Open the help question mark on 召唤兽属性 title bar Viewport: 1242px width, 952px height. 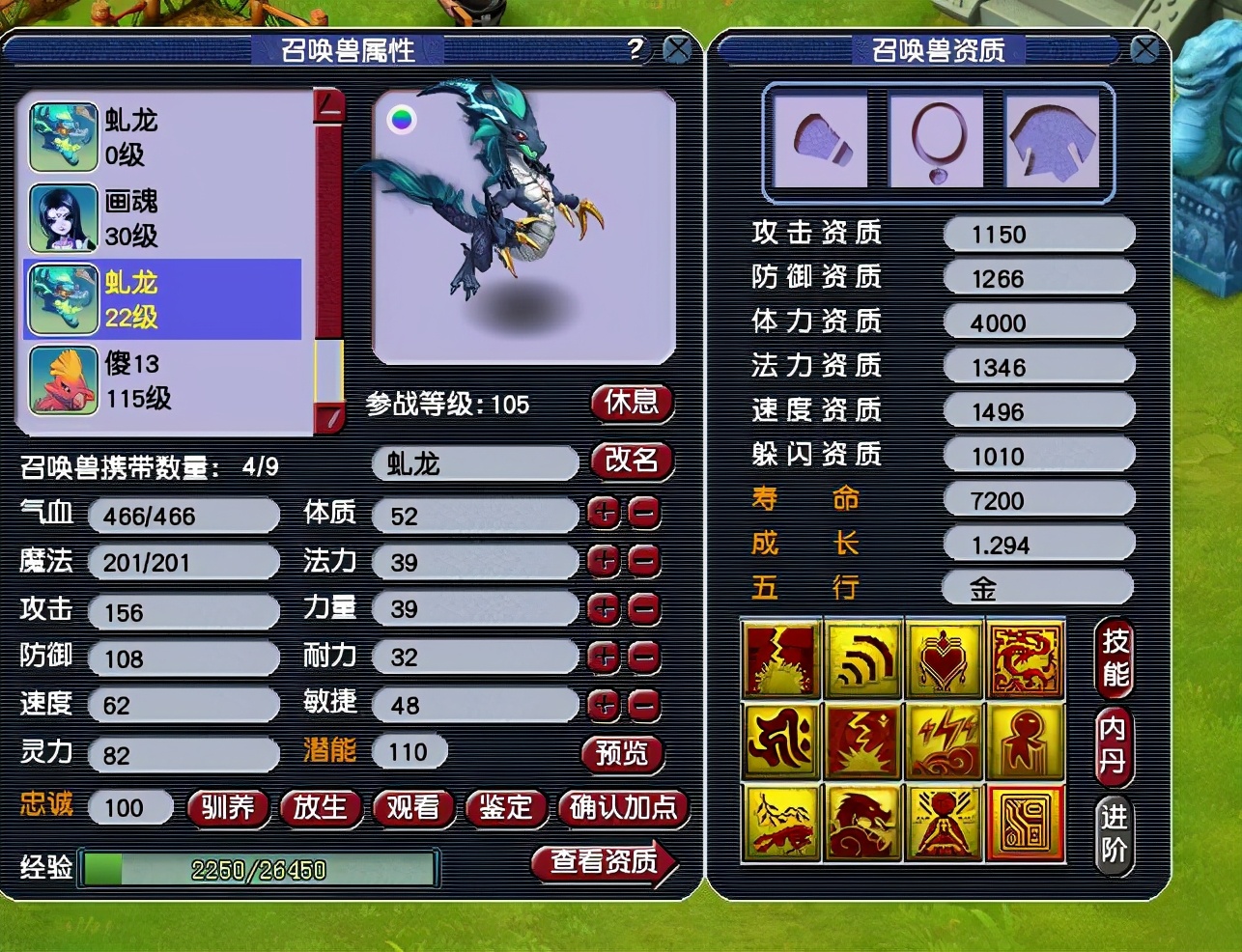[x=635, y=49]
